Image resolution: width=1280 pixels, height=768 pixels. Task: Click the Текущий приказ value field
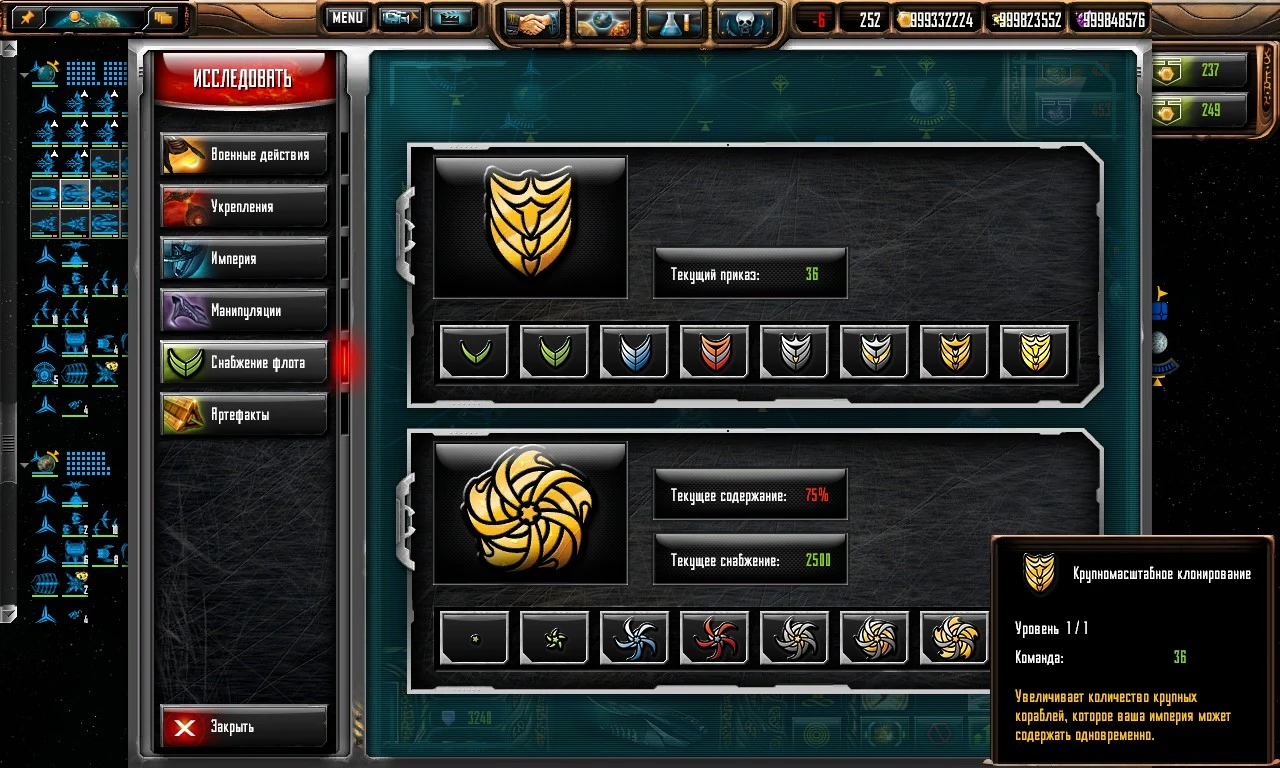(x=749, y=272)
